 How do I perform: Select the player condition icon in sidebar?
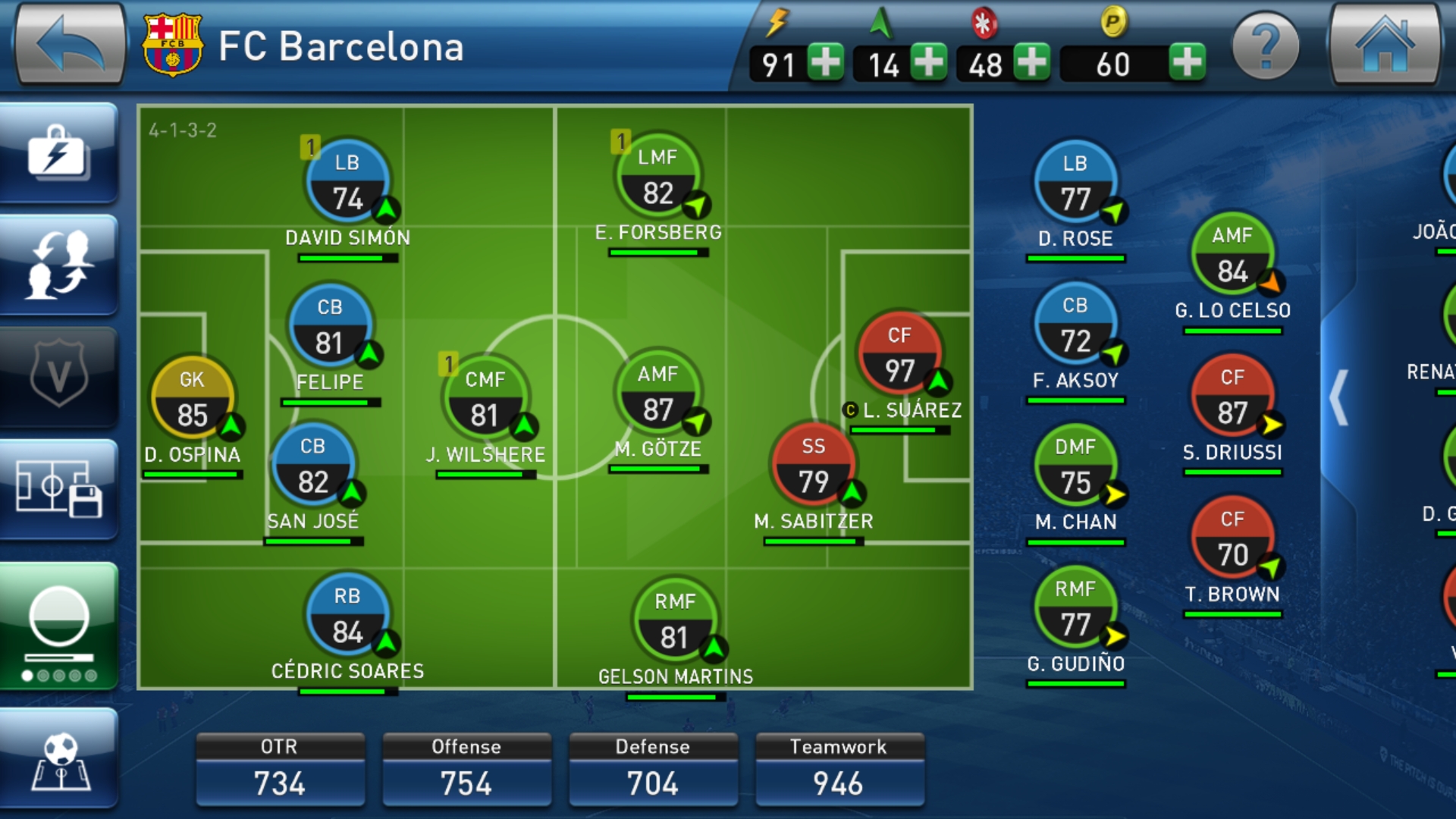(x=61, y=614)
